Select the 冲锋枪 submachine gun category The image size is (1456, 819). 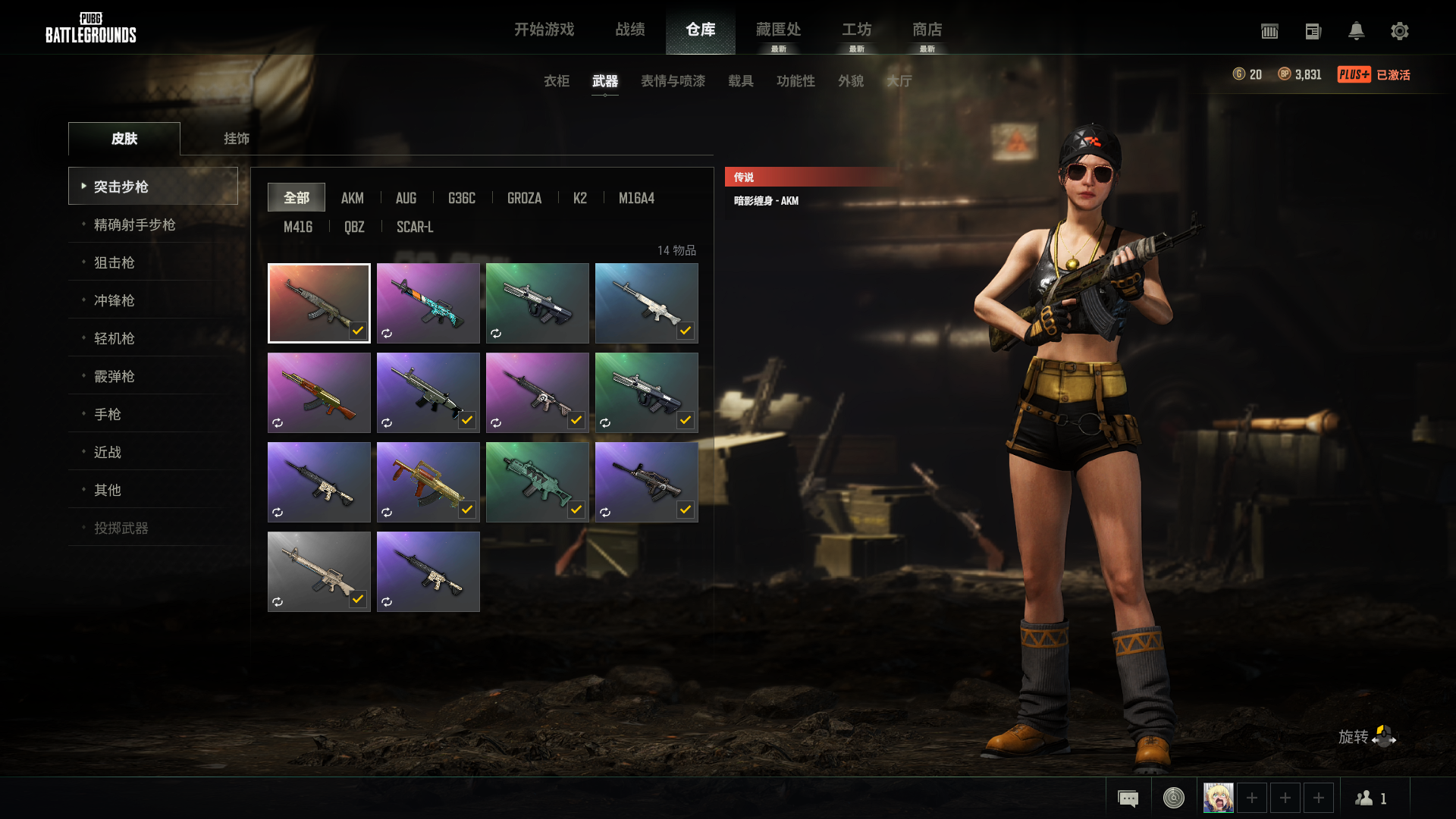[114, 300]
